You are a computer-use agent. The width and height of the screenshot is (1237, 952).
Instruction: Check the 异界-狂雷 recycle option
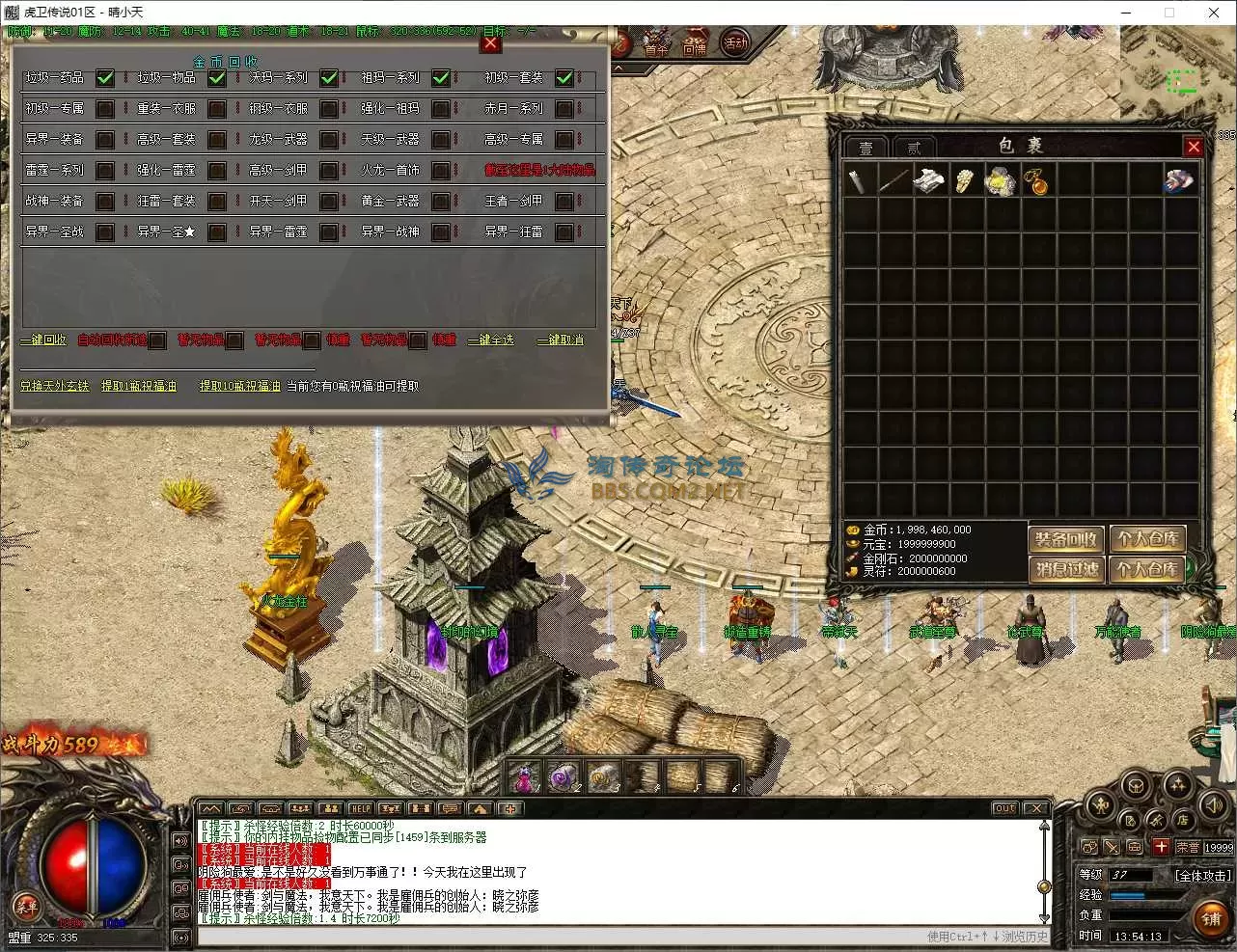(564, 232)
